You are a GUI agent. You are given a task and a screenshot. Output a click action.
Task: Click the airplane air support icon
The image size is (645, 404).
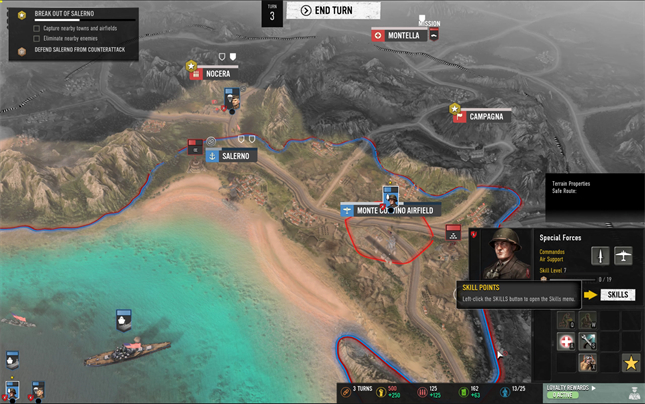click(623, 255)
